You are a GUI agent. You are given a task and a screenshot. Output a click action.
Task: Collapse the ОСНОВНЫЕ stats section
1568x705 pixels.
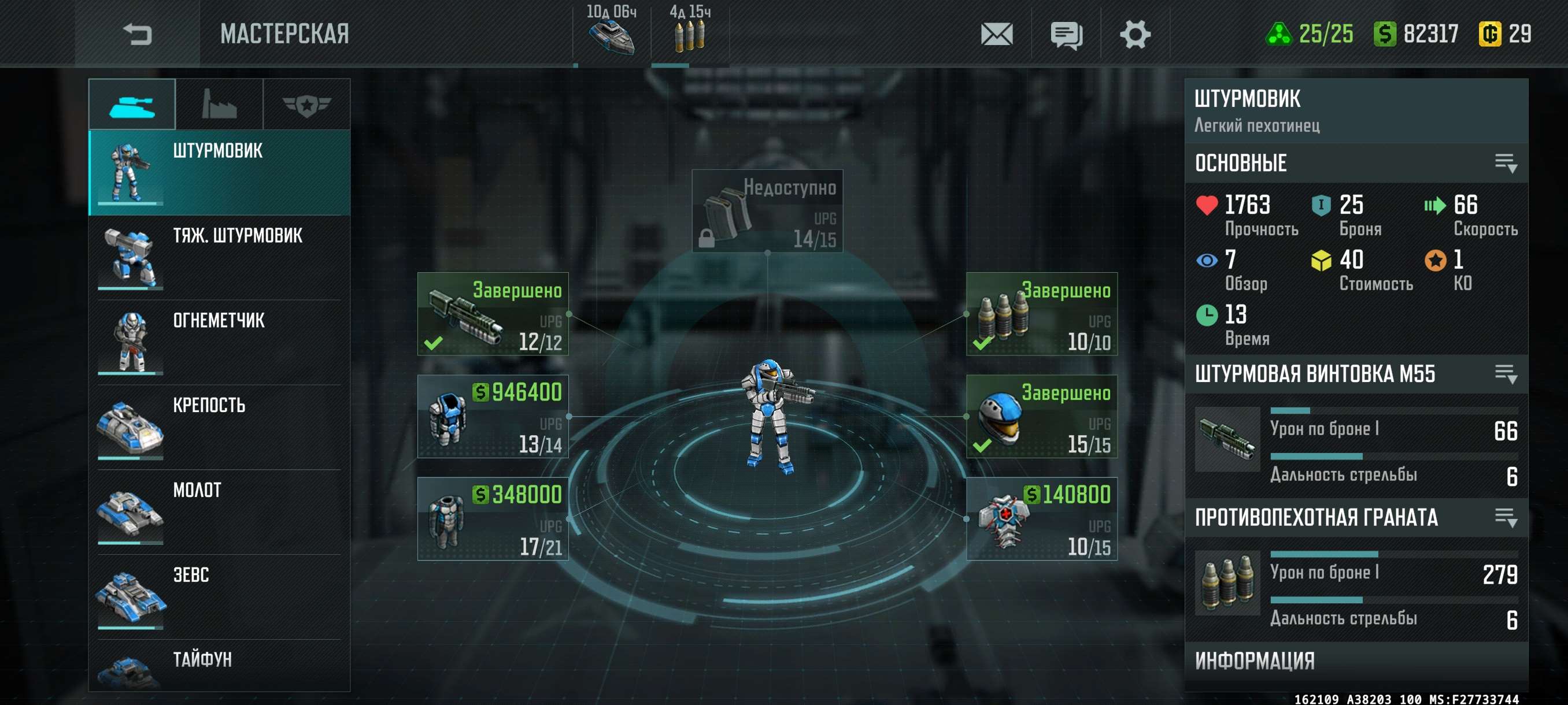[1506, 163]
